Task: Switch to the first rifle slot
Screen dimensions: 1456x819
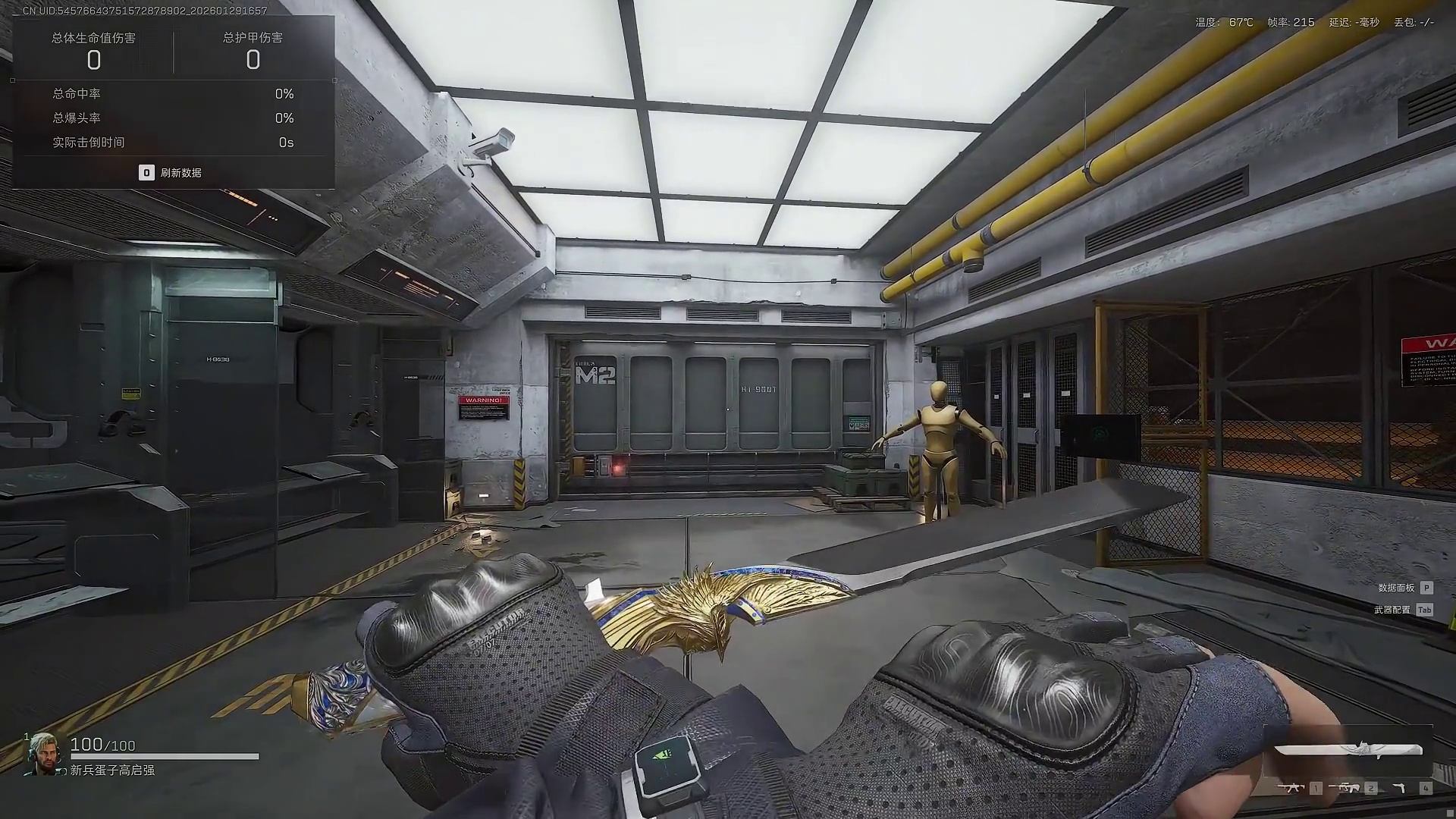Action: (x=1291, y=789)
